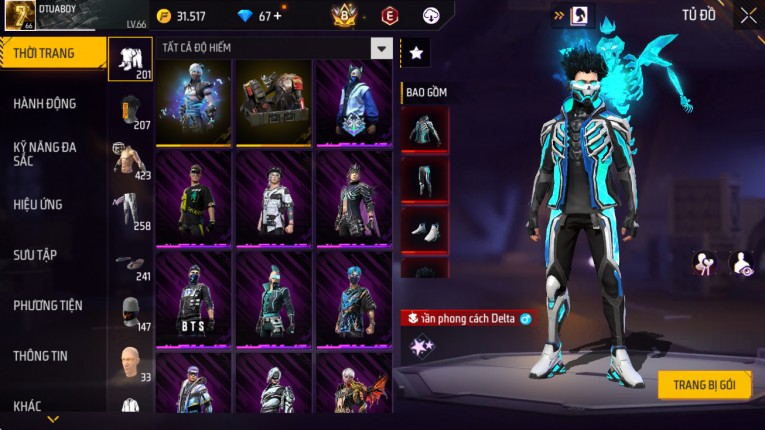Select the Kỹ Năng Đa Sắc tab
765x430 pixels.
(x=45, y=154)
